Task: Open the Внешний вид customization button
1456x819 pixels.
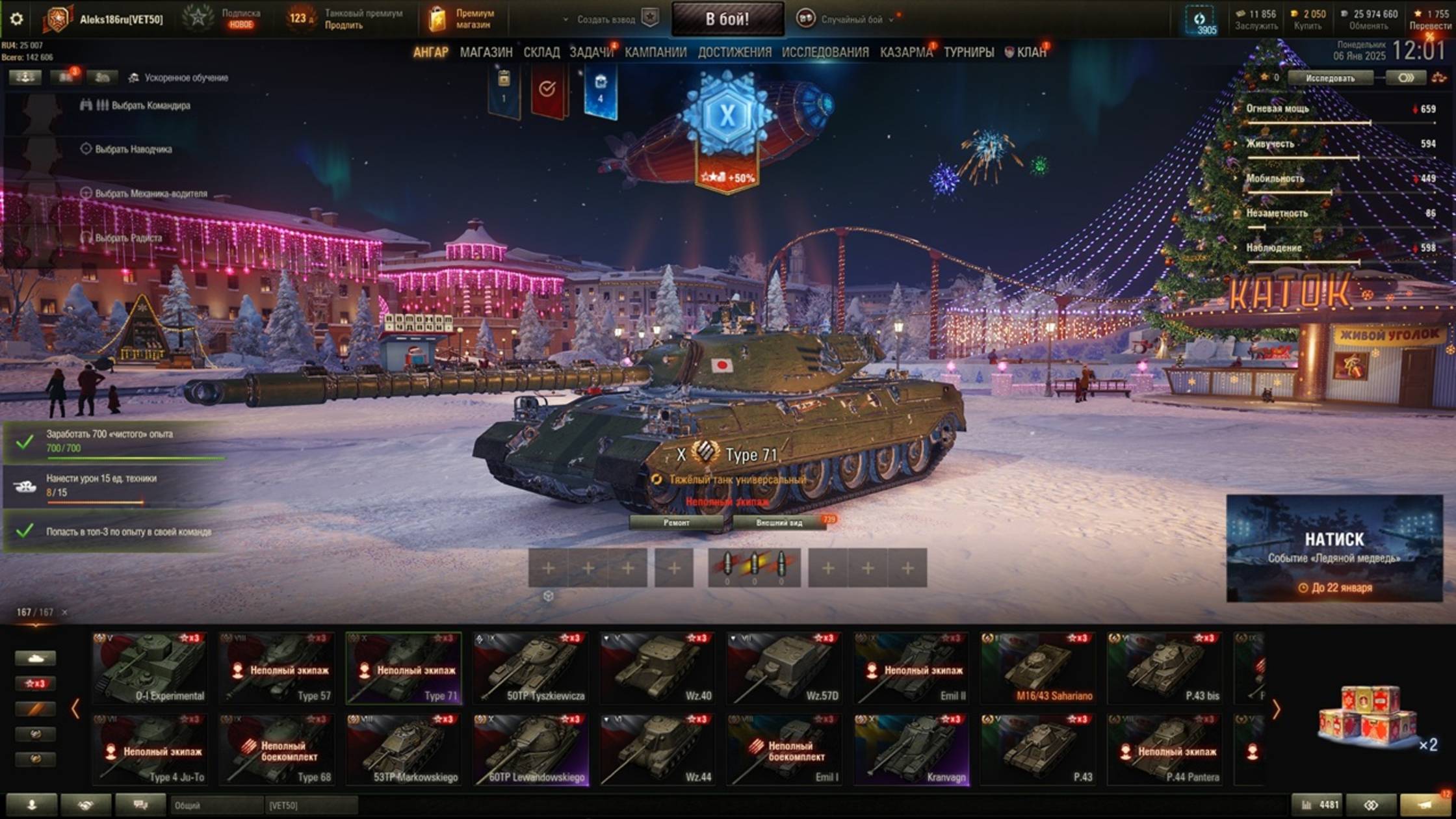Action: coord(779,523)
